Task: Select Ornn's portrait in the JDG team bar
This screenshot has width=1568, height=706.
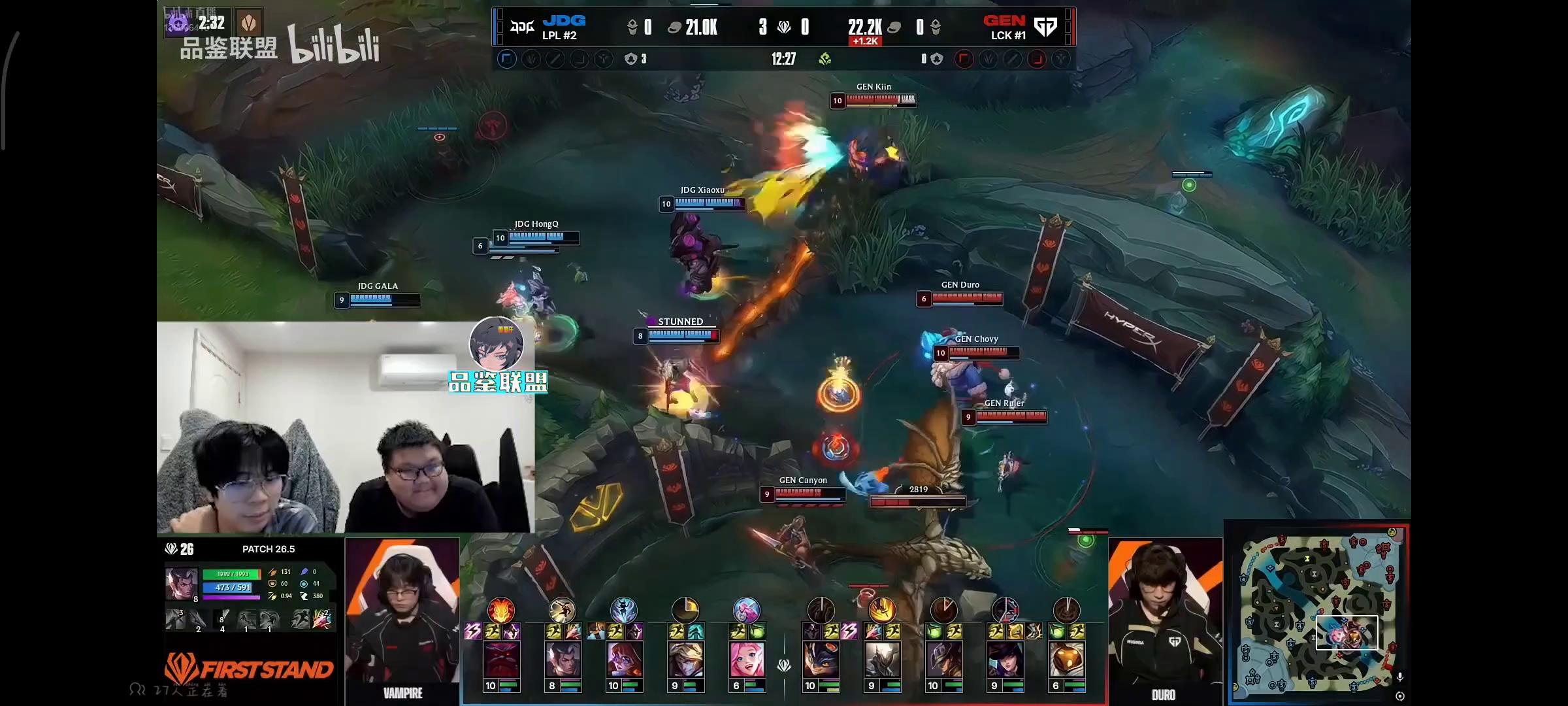Action: click(501, 659)
